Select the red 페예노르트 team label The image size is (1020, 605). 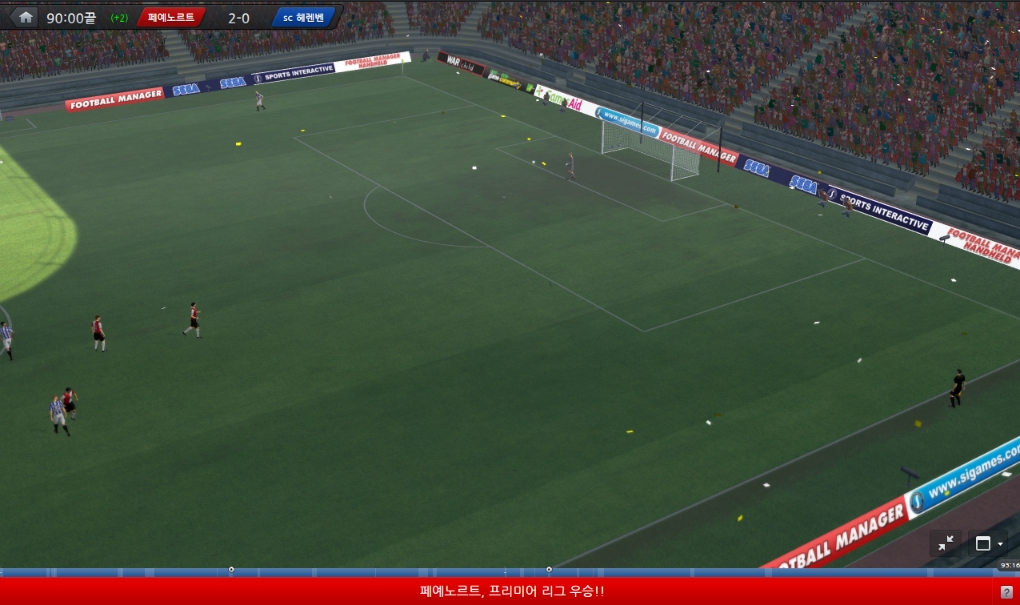tap(171, 17)
